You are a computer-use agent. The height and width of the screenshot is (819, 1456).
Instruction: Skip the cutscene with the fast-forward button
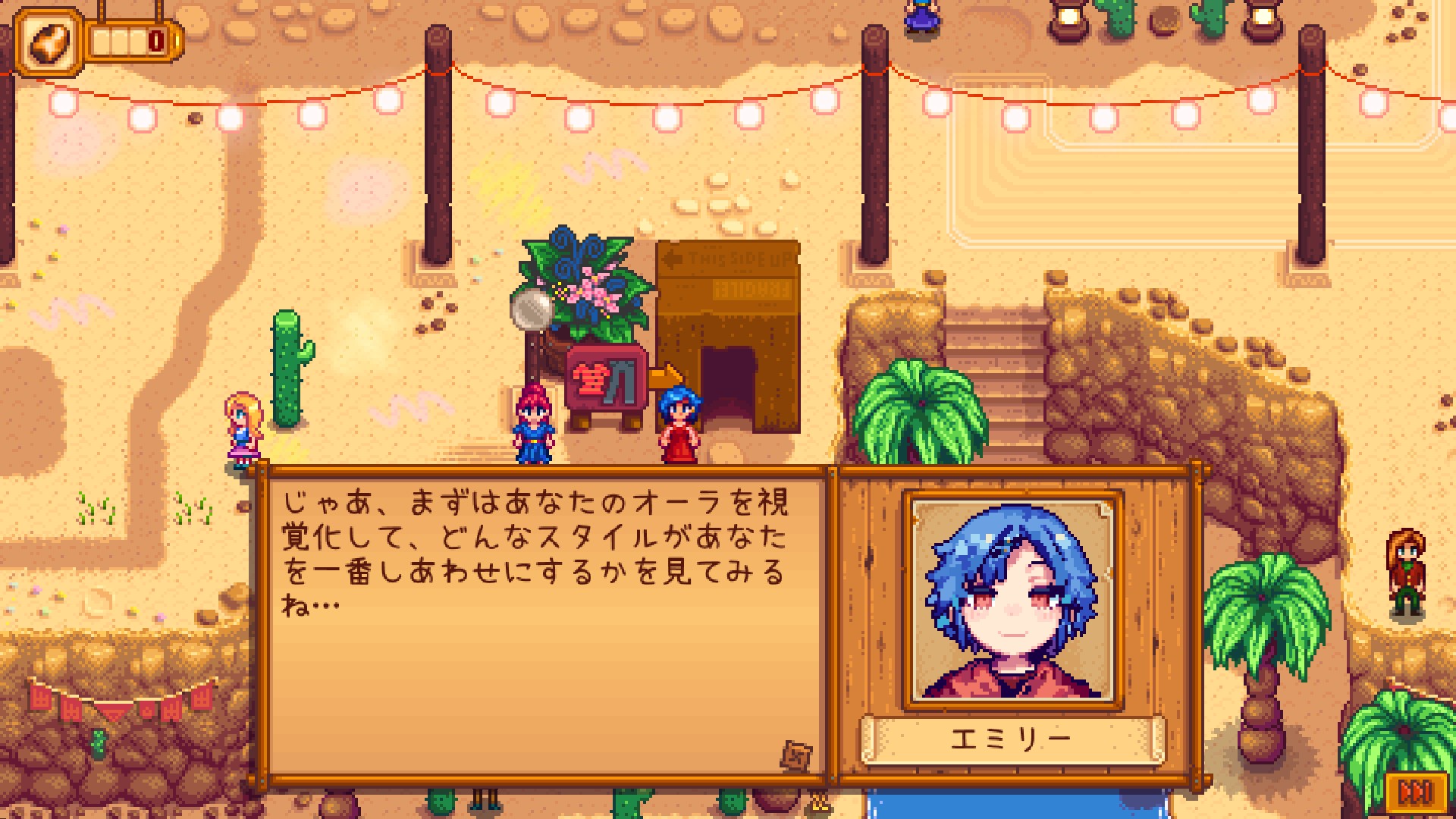(x=1413, y=792)
